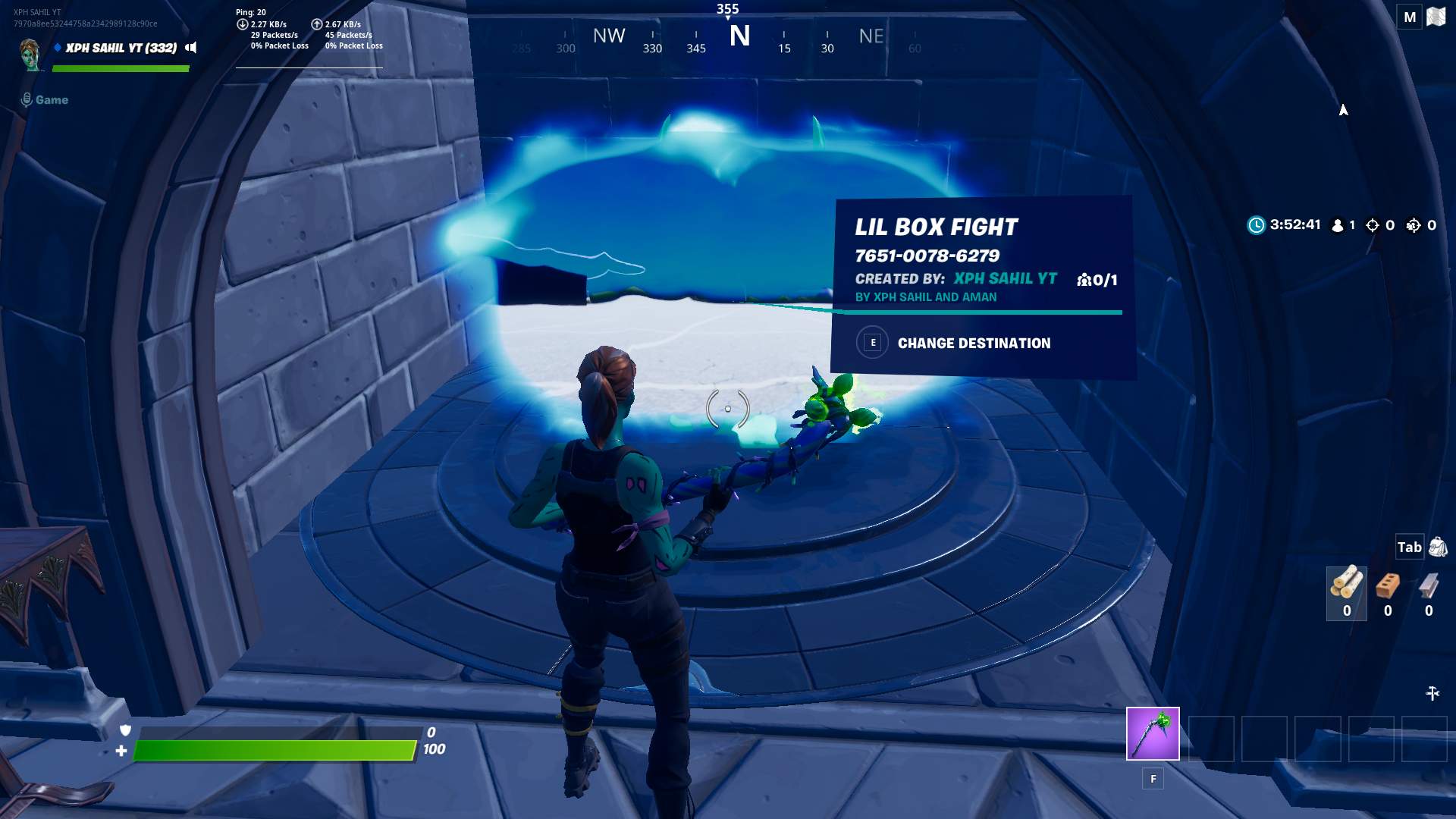
Task: Mute the speaker icon next to XPH SAHIL YT
Action: coord(192,47)
